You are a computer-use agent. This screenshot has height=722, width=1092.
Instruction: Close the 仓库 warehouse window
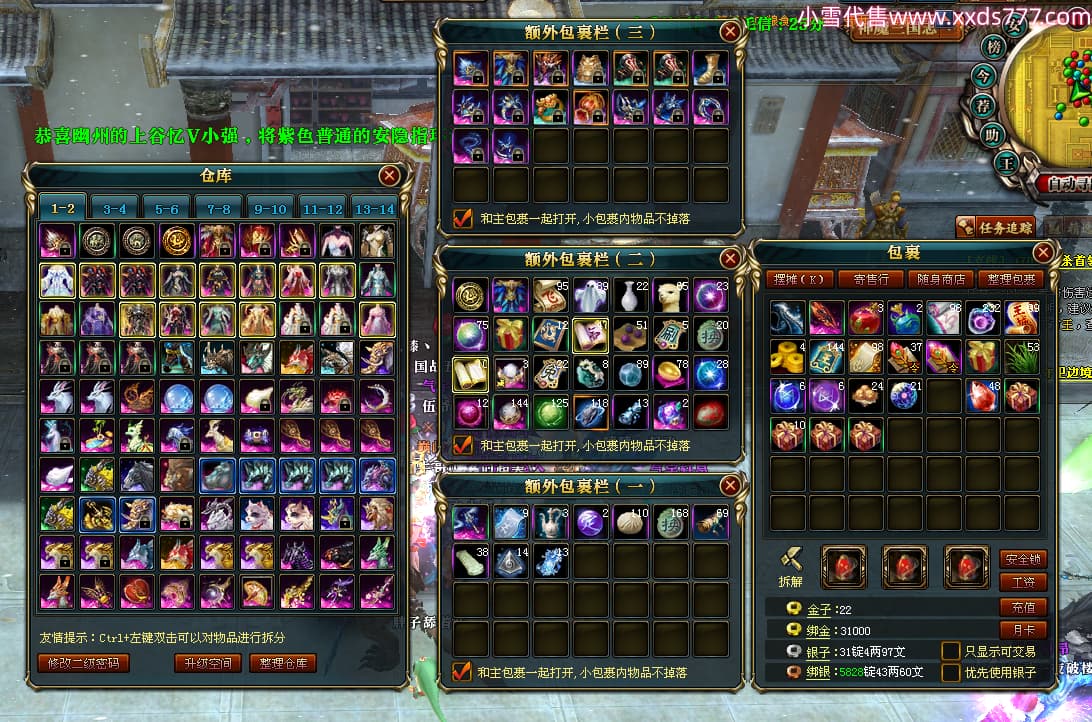tap(389, 177)
